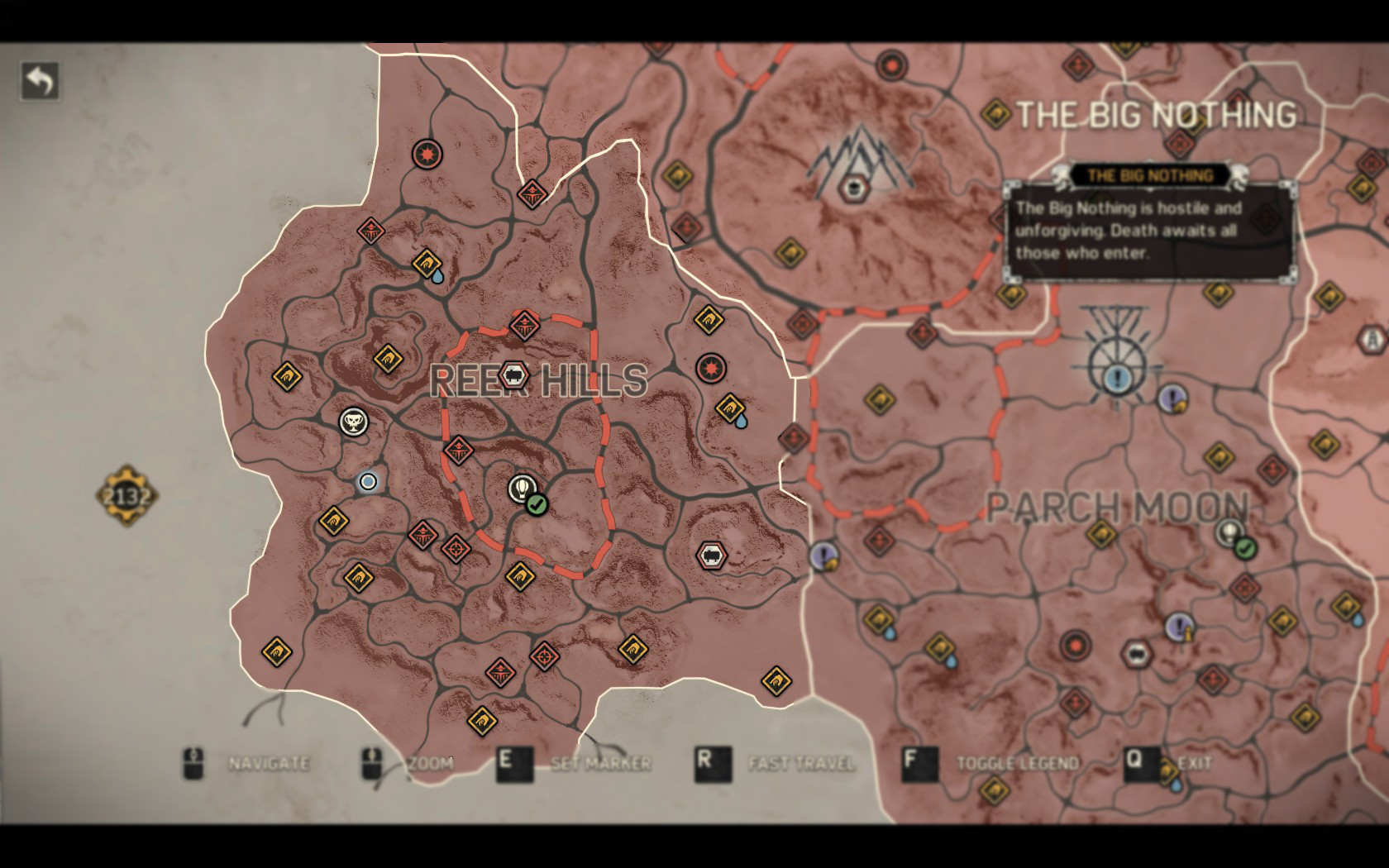Viewport: 1389px width, 868px height.
Task: Select the hexagonal vehicle transfer icon by the Reek Hills label
Action: pyautogui.click(x=513, y=374)
